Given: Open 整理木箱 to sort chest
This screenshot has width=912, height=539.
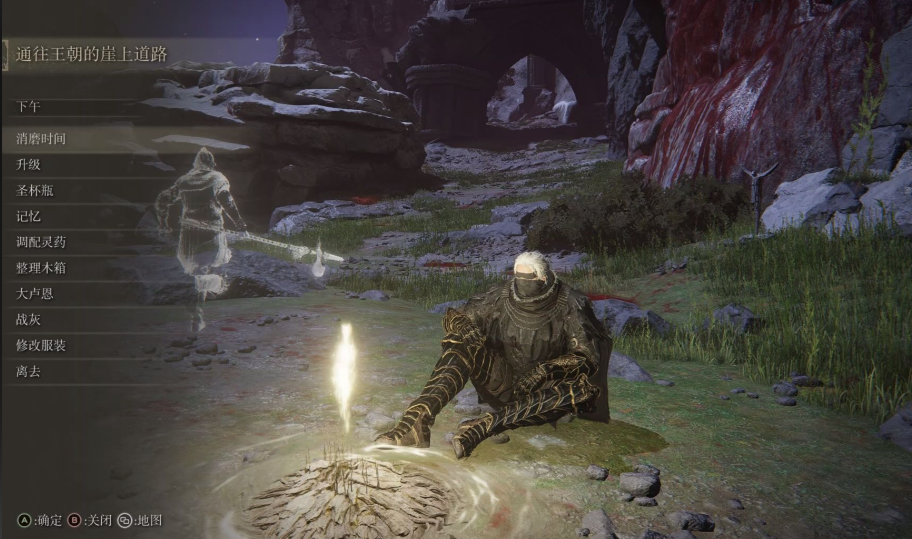Looking at the screenshot, I should (x=41, y=268).
